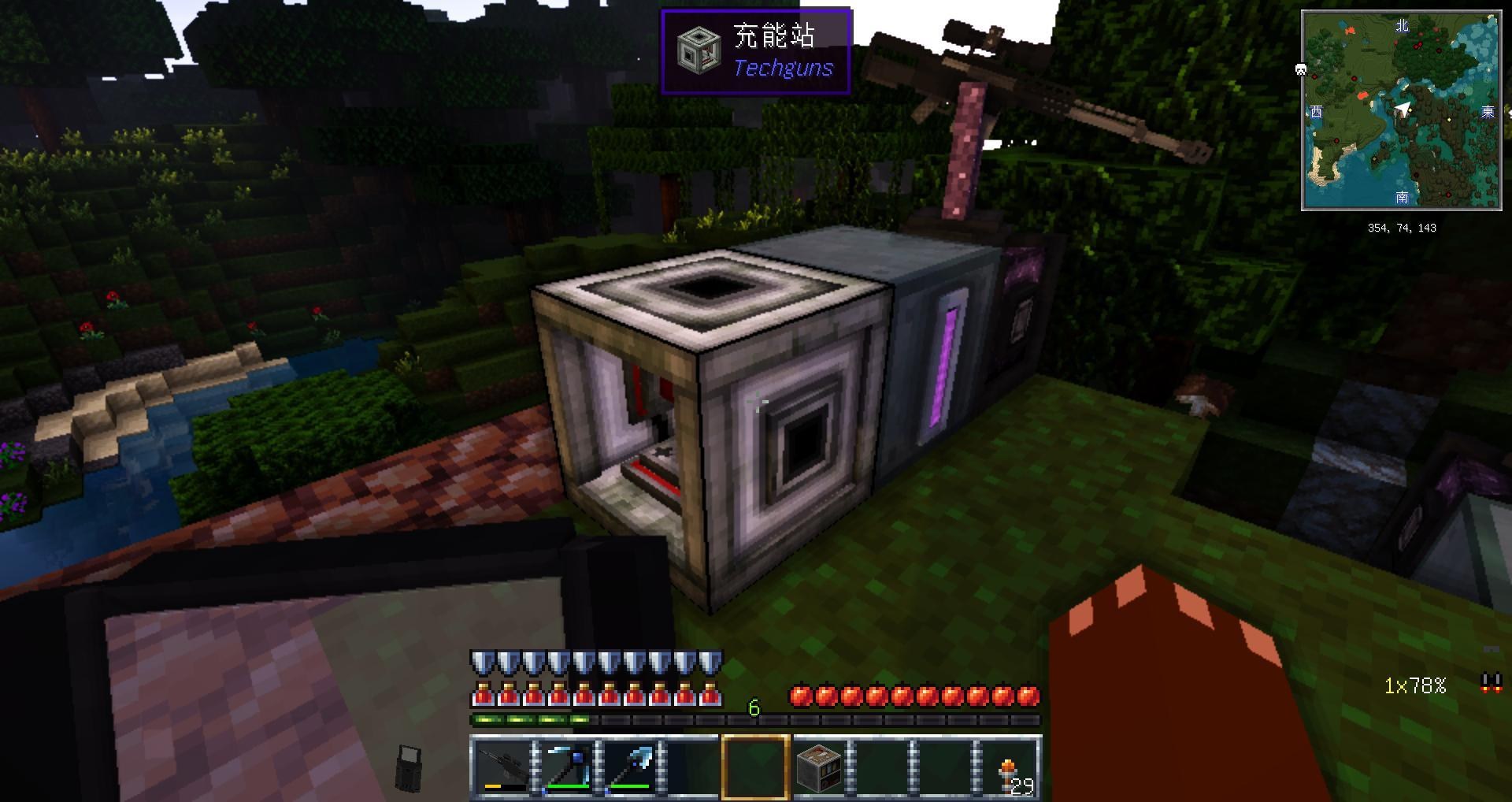Click the 1x78% ammo counter
This screenshot has height=802, width=1512.
[x=1415, y=685]
